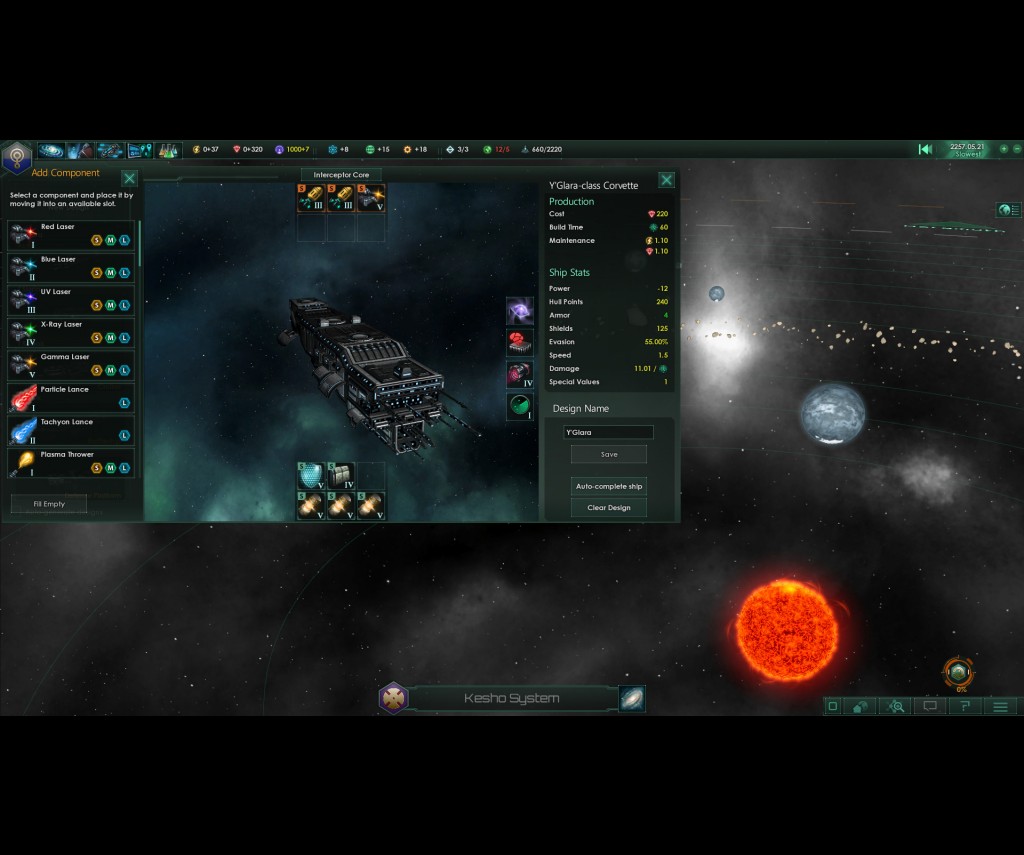Edit the design name field
Screen dimensions: 1024x855
pyautogui.click(x=608, y=432)
